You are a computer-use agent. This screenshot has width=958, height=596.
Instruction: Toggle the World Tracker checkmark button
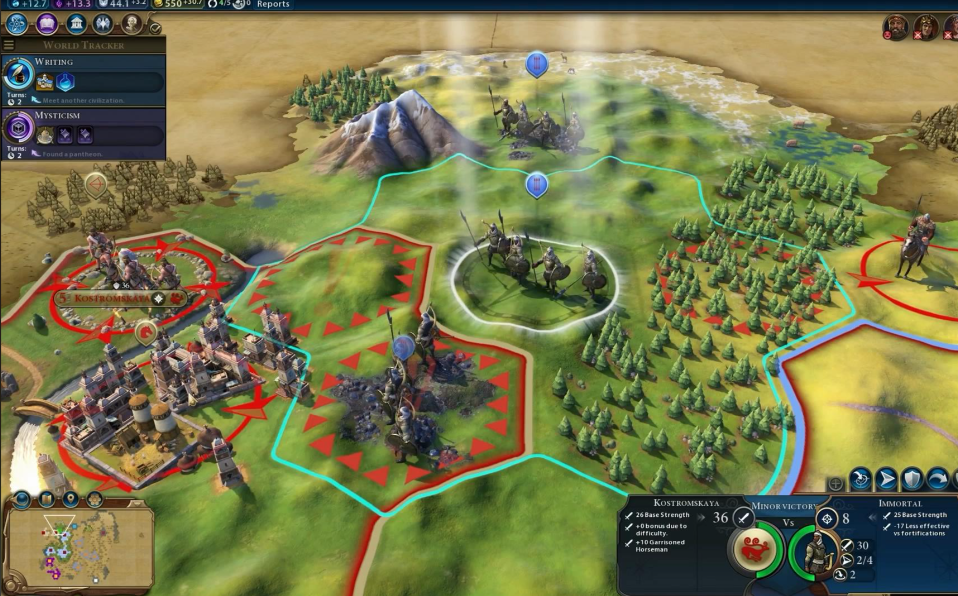(155, 29)
